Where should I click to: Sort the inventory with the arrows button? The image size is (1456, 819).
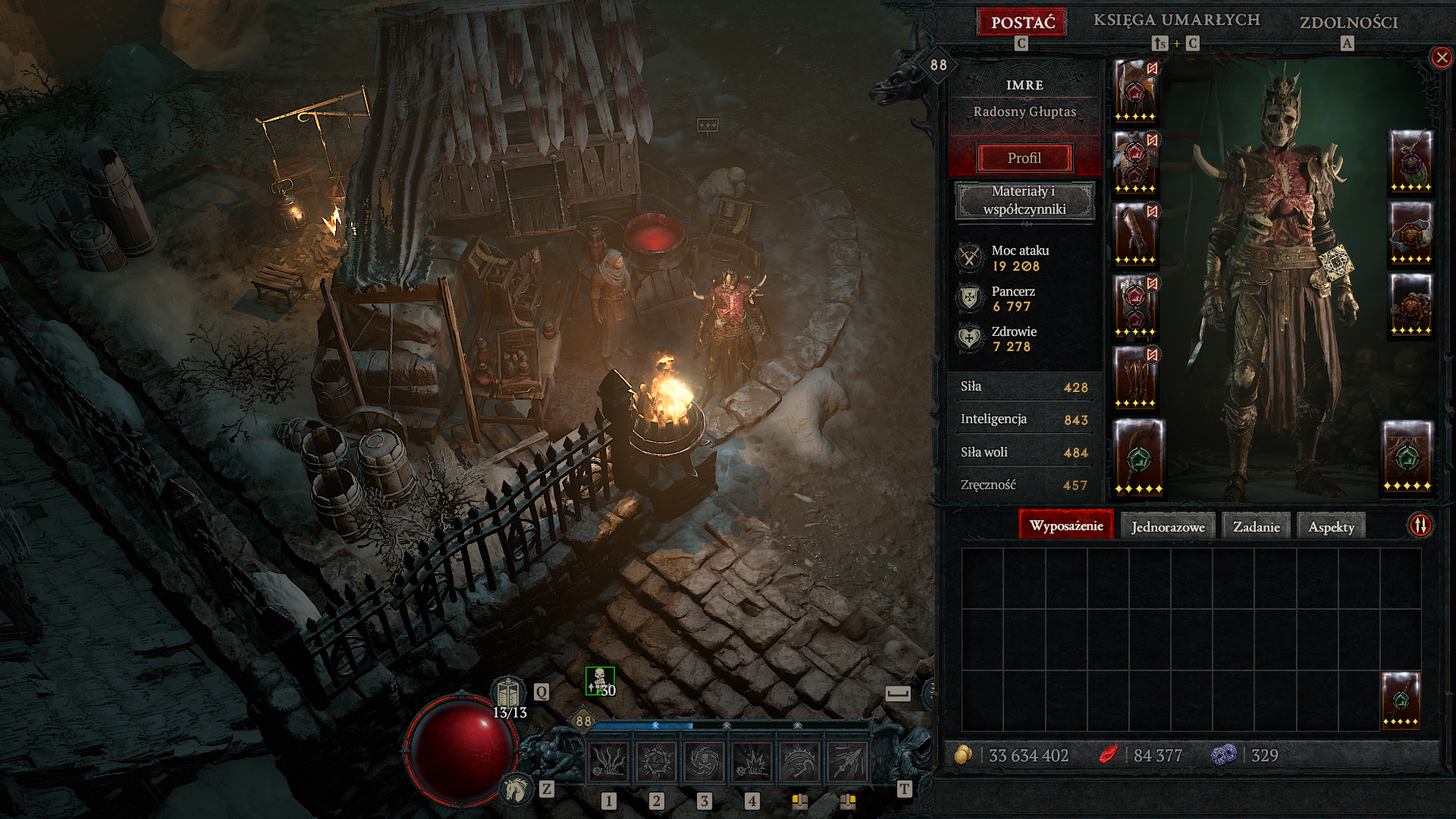point(1420,525)
